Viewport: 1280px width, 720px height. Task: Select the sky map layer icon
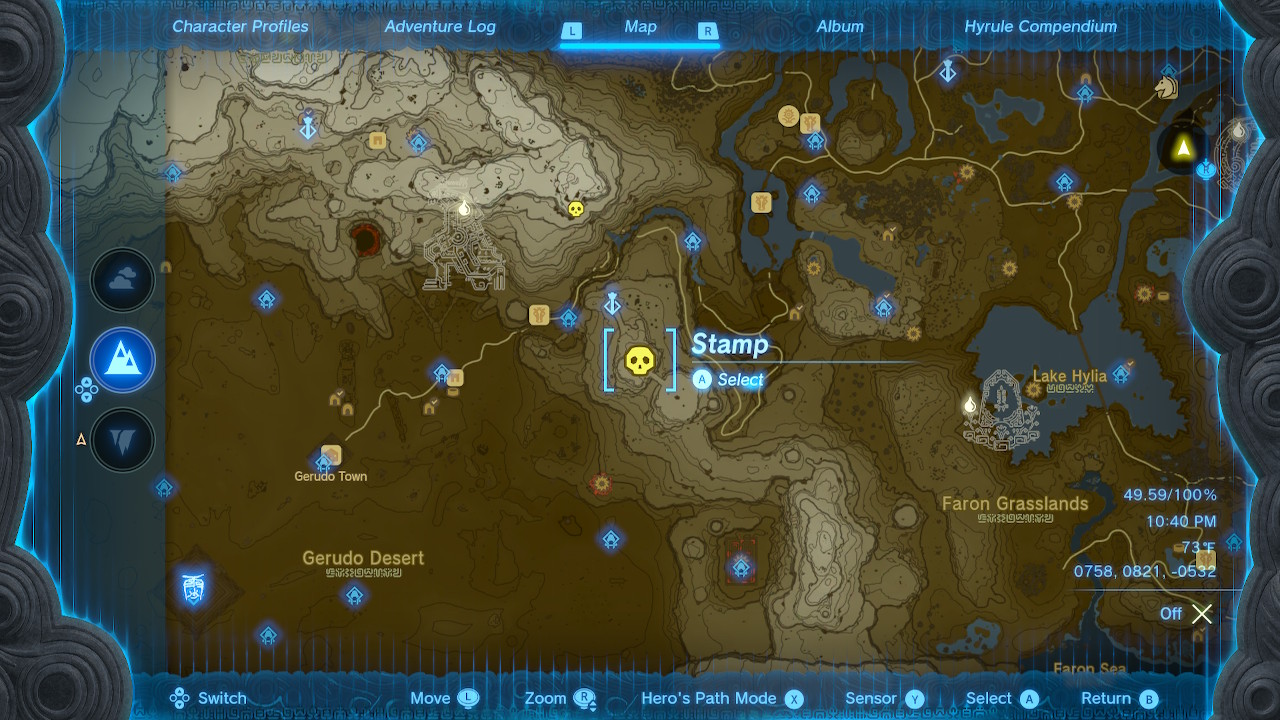tap(122, 279)
